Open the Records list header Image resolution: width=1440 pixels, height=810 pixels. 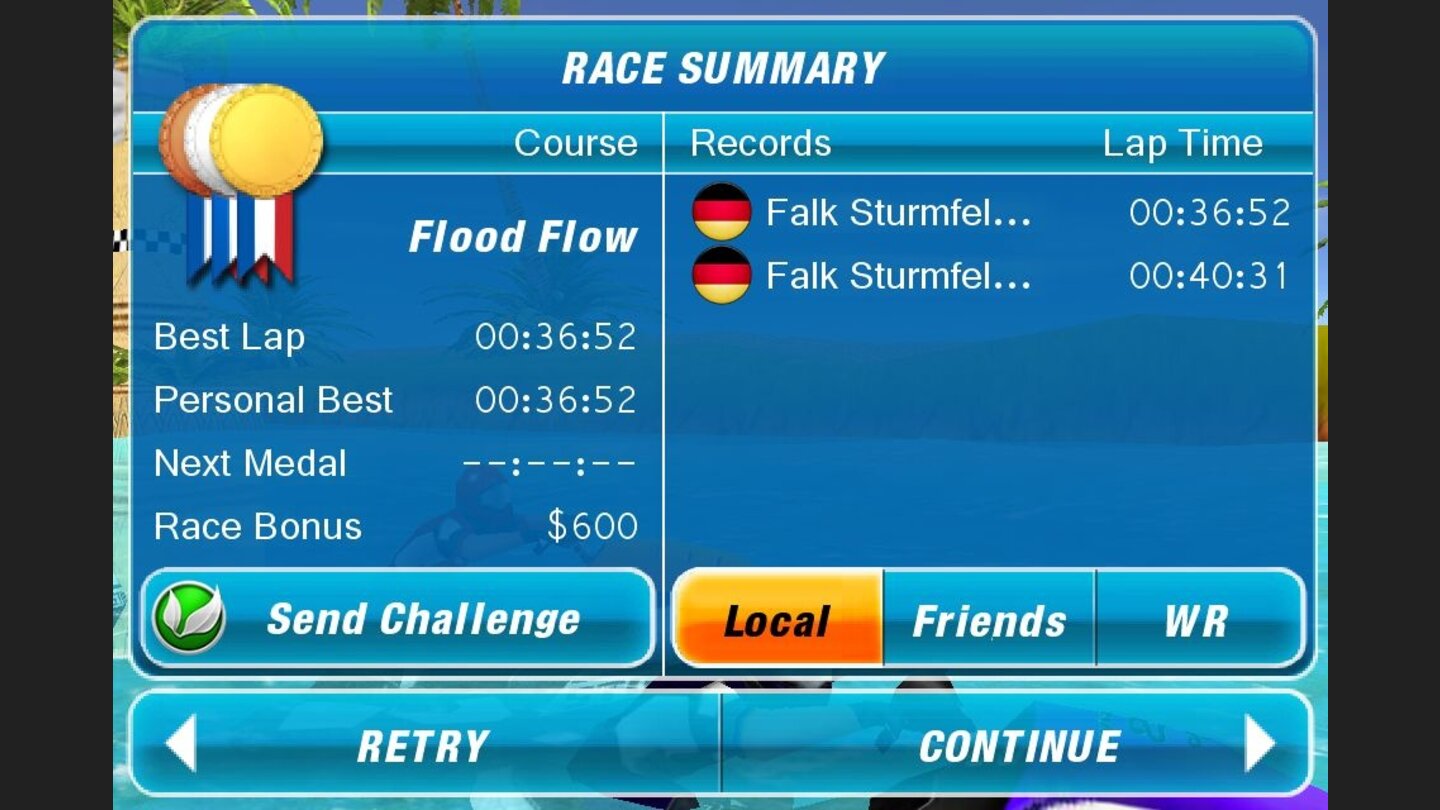pyautogui.click(x=760, y=143)
